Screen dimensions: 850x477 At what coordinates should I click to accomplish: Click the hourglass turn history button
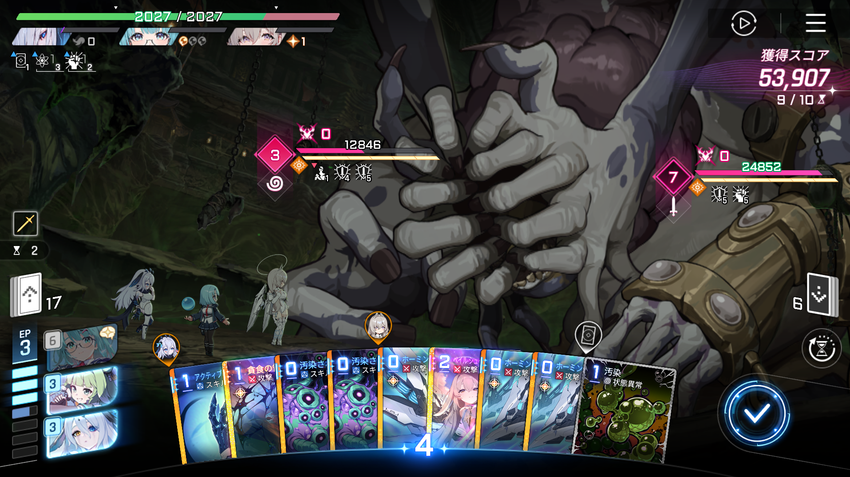click(x=820, y=348)
